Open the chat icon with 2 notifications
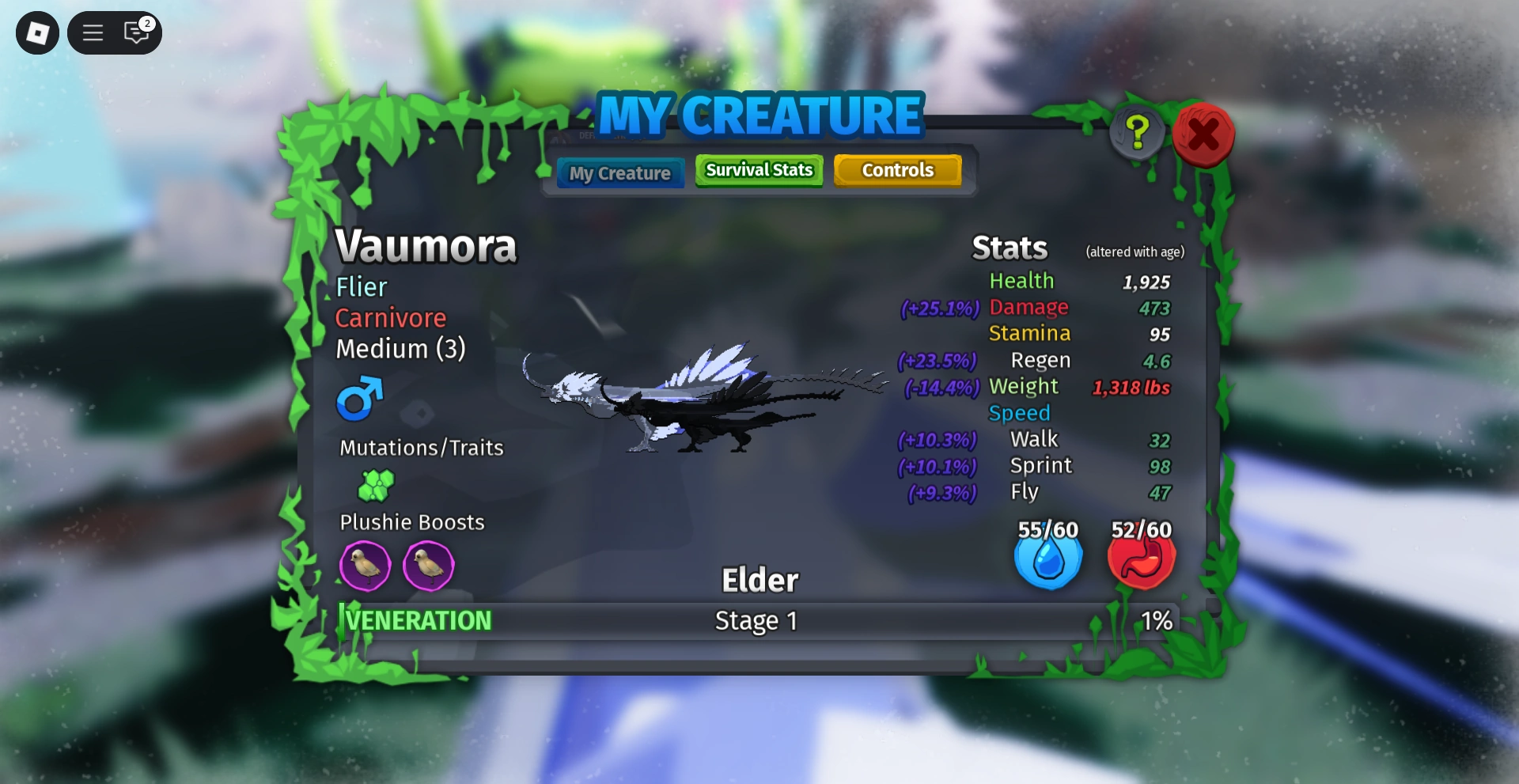 click(136, 32)
